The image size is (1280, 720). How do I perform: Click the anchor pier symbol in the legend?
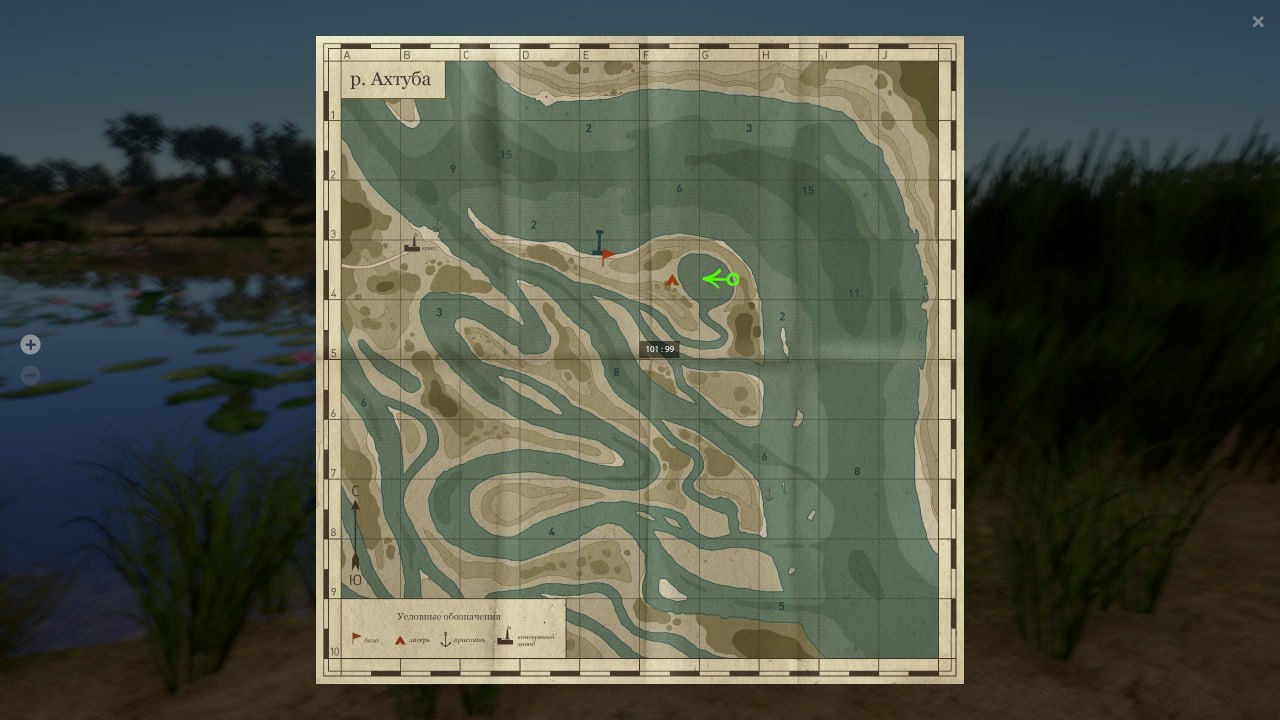pos(446,639)
